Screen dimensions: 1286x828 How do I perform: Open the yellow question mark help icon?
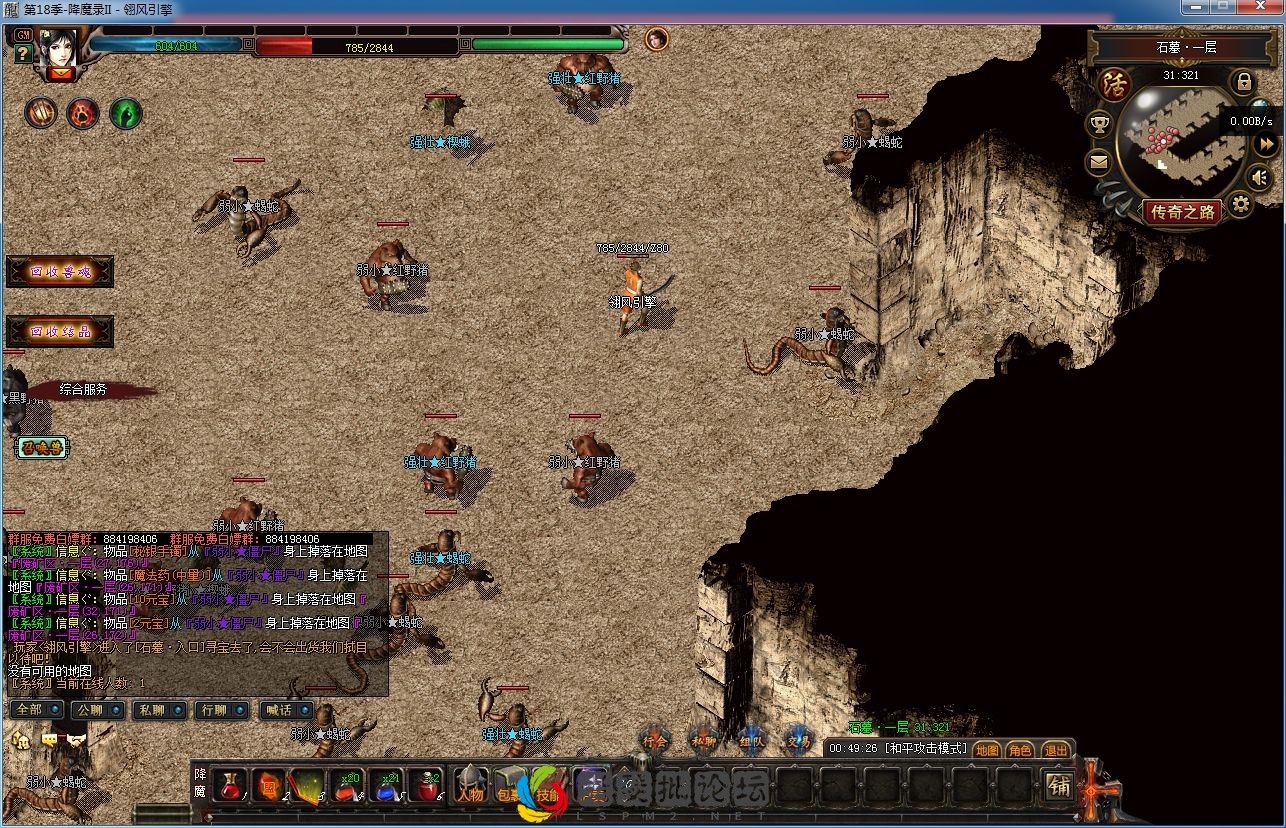23,54
